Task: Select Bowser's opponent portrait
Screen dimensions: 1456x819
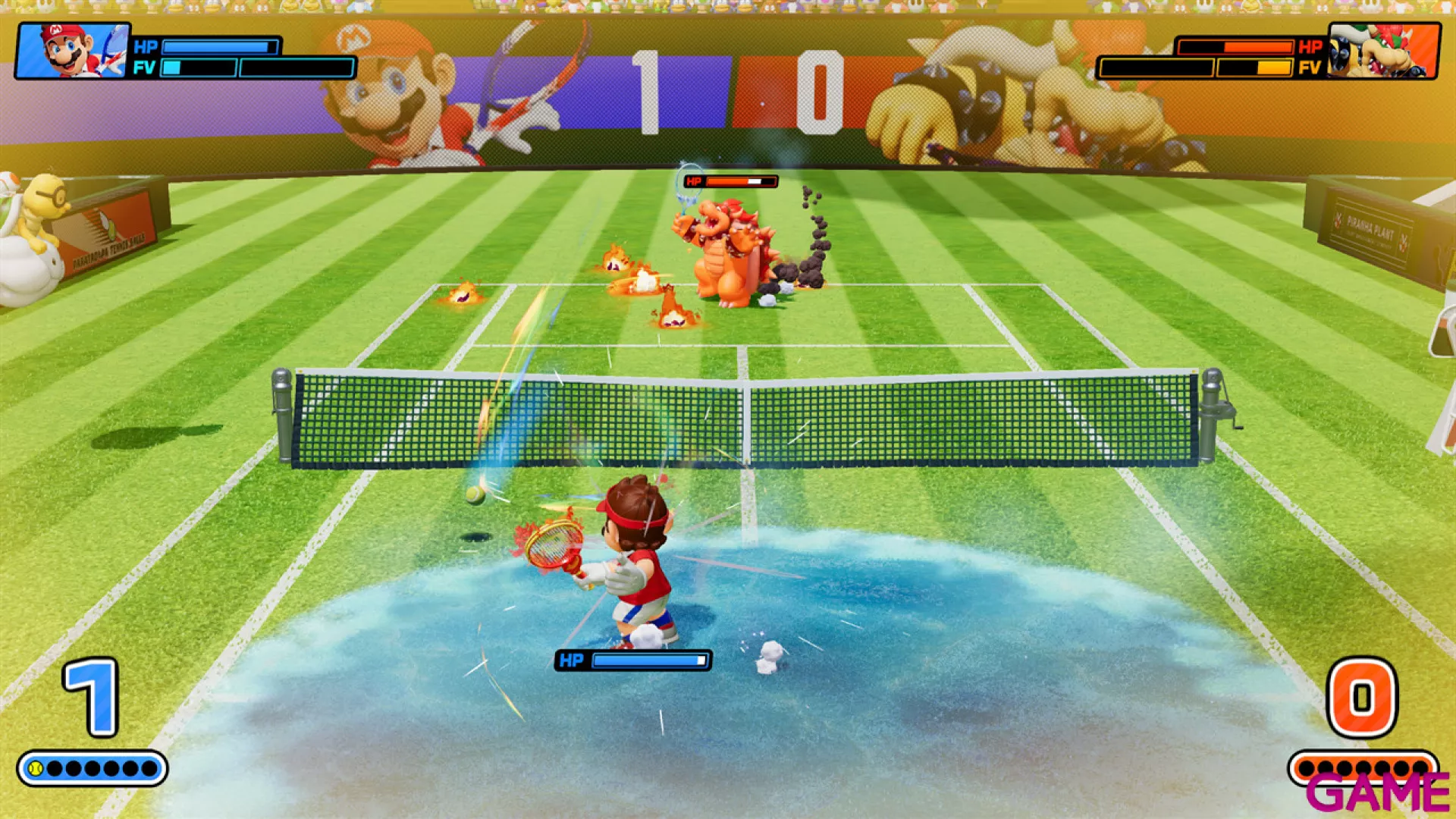Action: click(1383, 51)
